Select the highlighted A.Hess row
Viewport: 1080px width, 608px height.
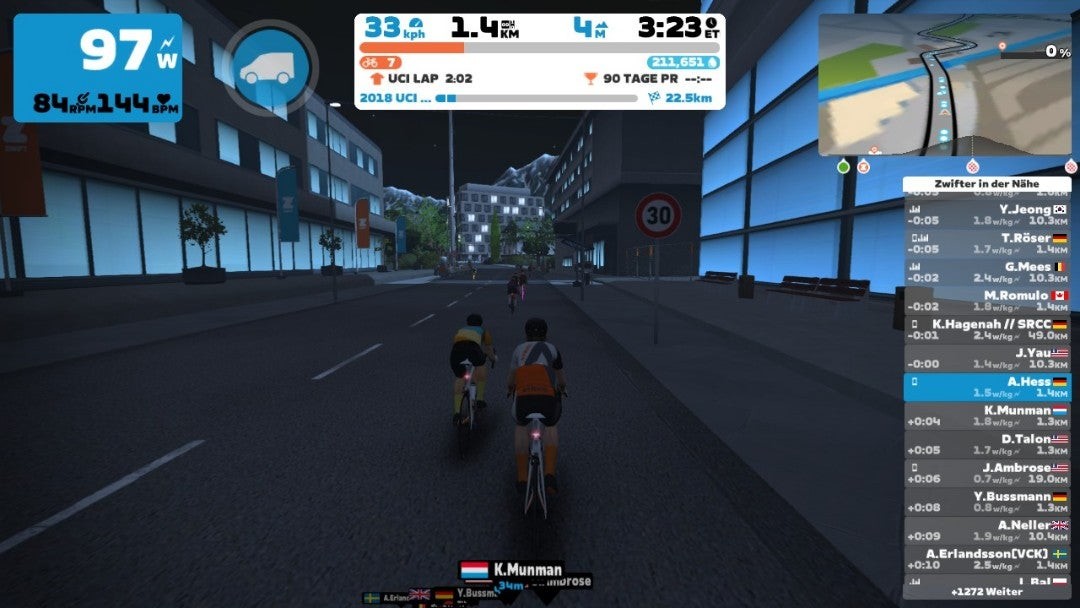point(987,387)
